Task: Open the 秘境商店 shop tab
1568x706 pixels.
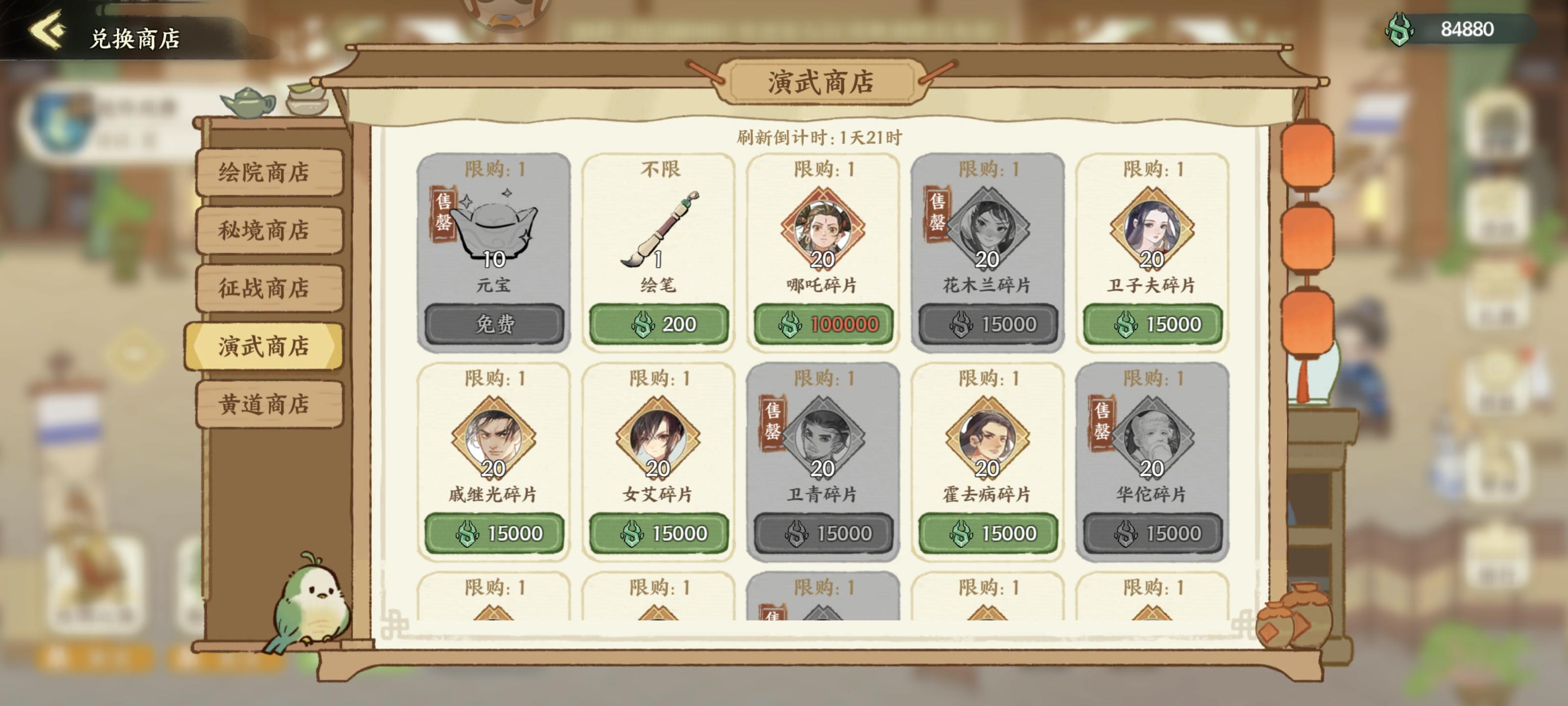Action: (269, 231)
